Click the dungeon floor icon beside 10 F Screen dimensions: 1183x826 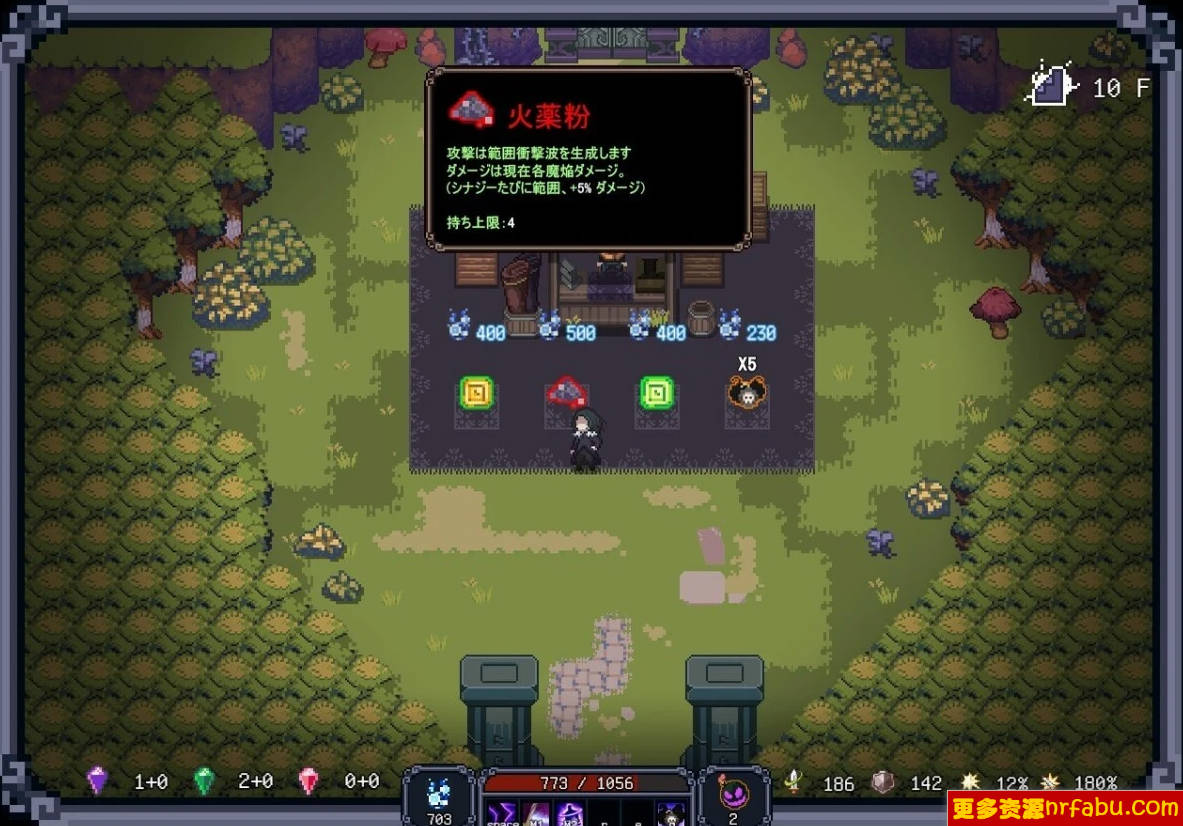pos(1052,86)
